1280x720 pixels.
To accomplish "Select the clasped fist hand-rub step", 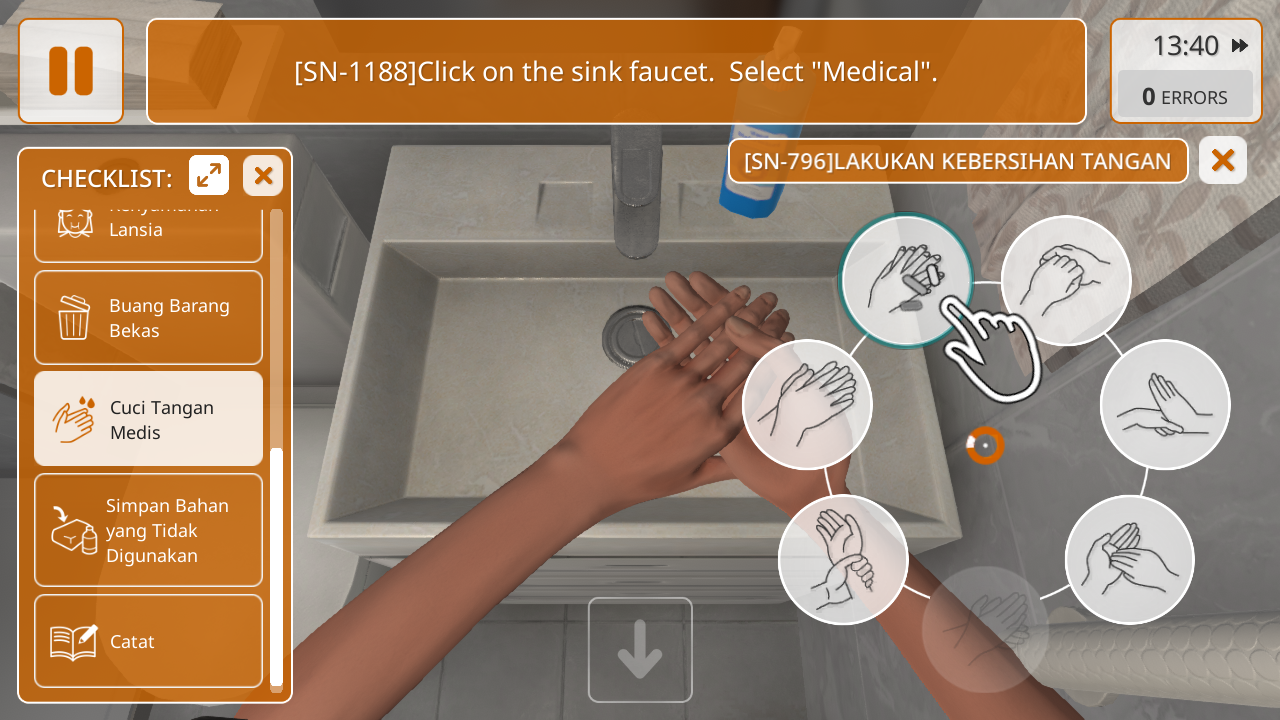I will pyautogui.click(x=1066, y=281).
